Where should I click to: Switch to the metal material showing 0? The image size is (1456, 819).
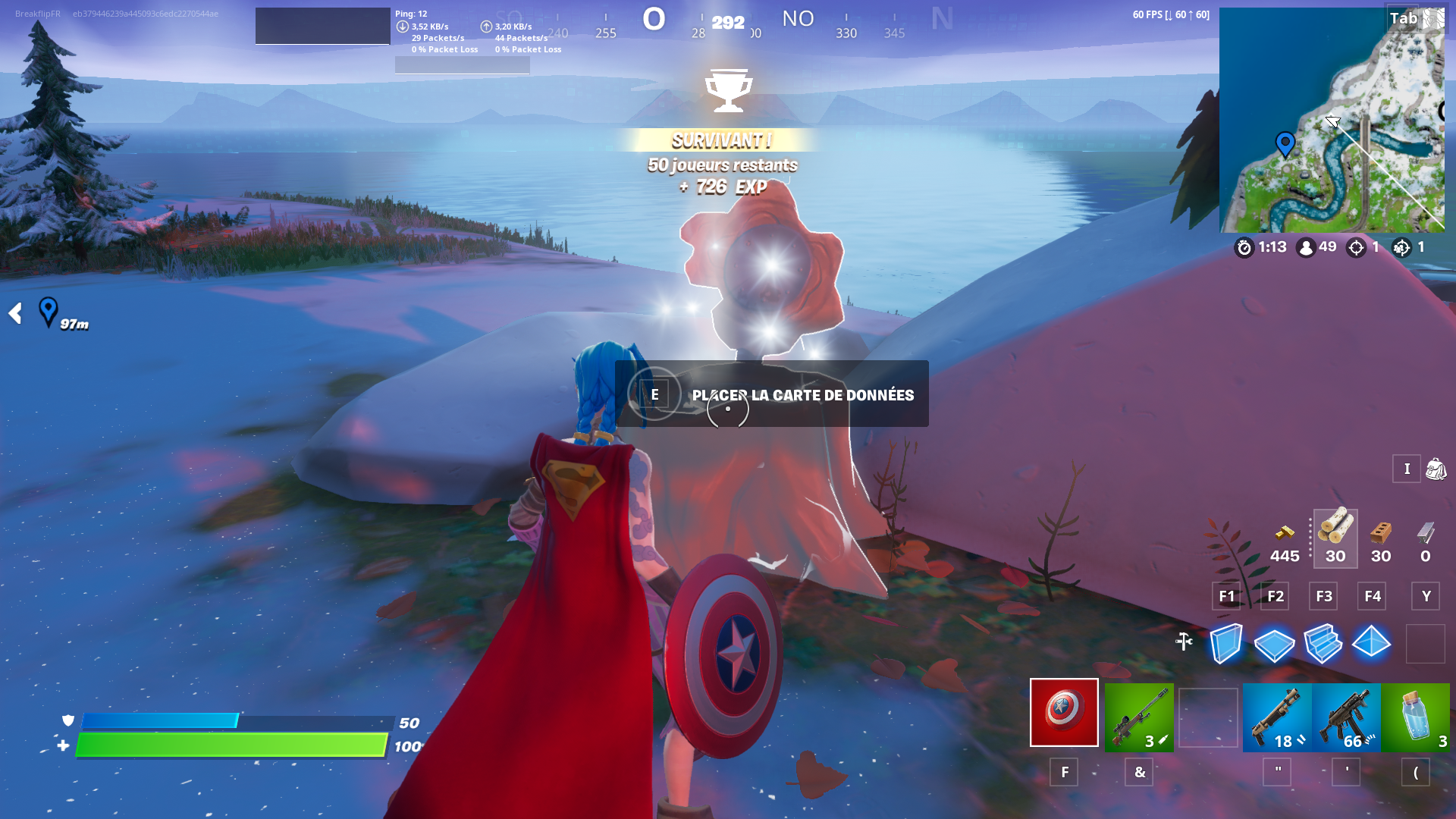coord(1426,538)
